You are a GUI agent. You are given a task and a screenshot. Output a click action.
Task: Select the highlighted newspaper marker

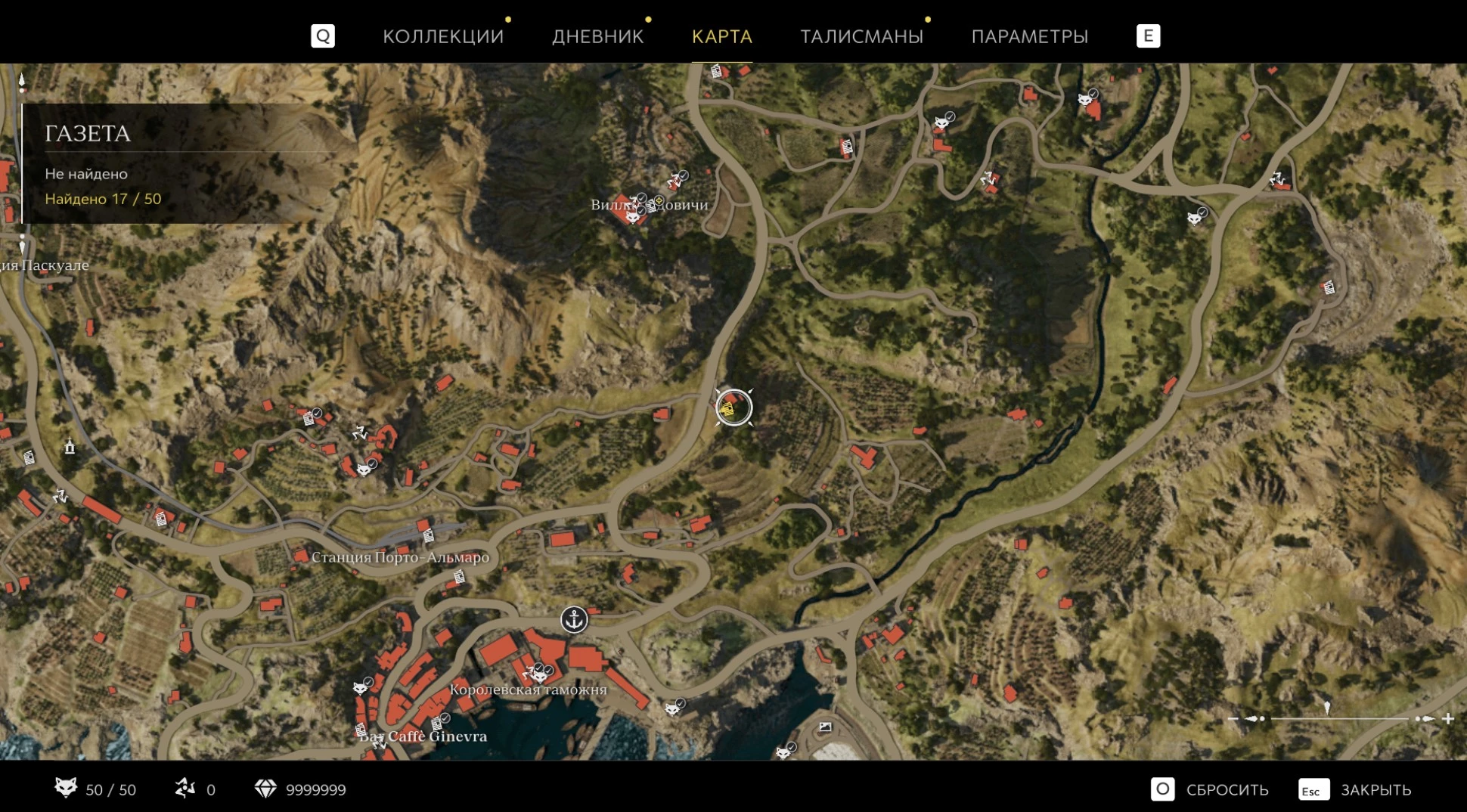pyautogui.click(x=733, y=408)
